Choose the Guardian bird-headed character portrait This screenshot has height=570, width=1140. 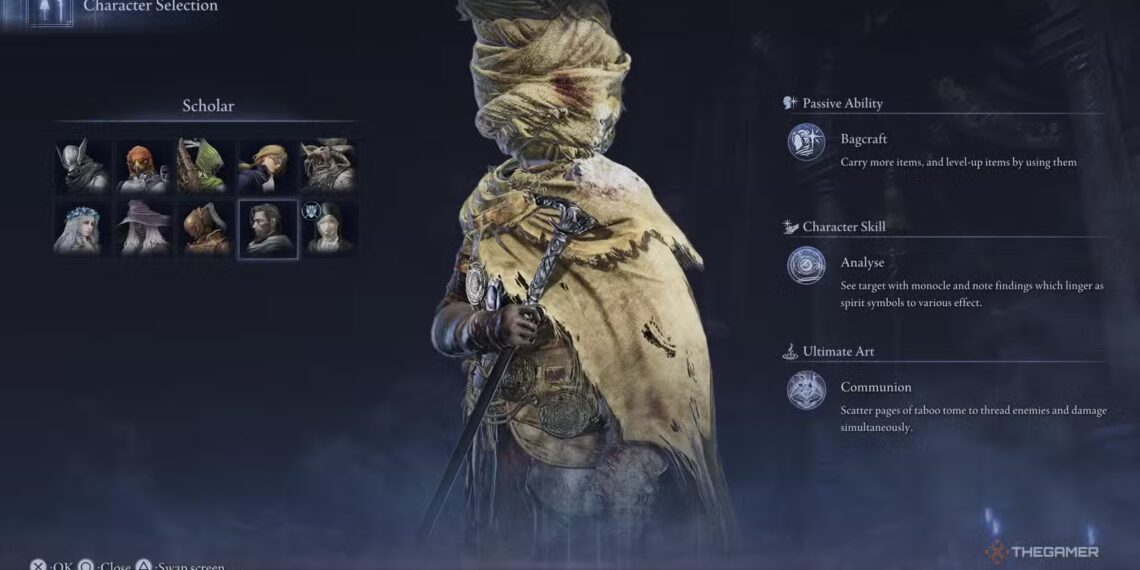coord(143,166)
